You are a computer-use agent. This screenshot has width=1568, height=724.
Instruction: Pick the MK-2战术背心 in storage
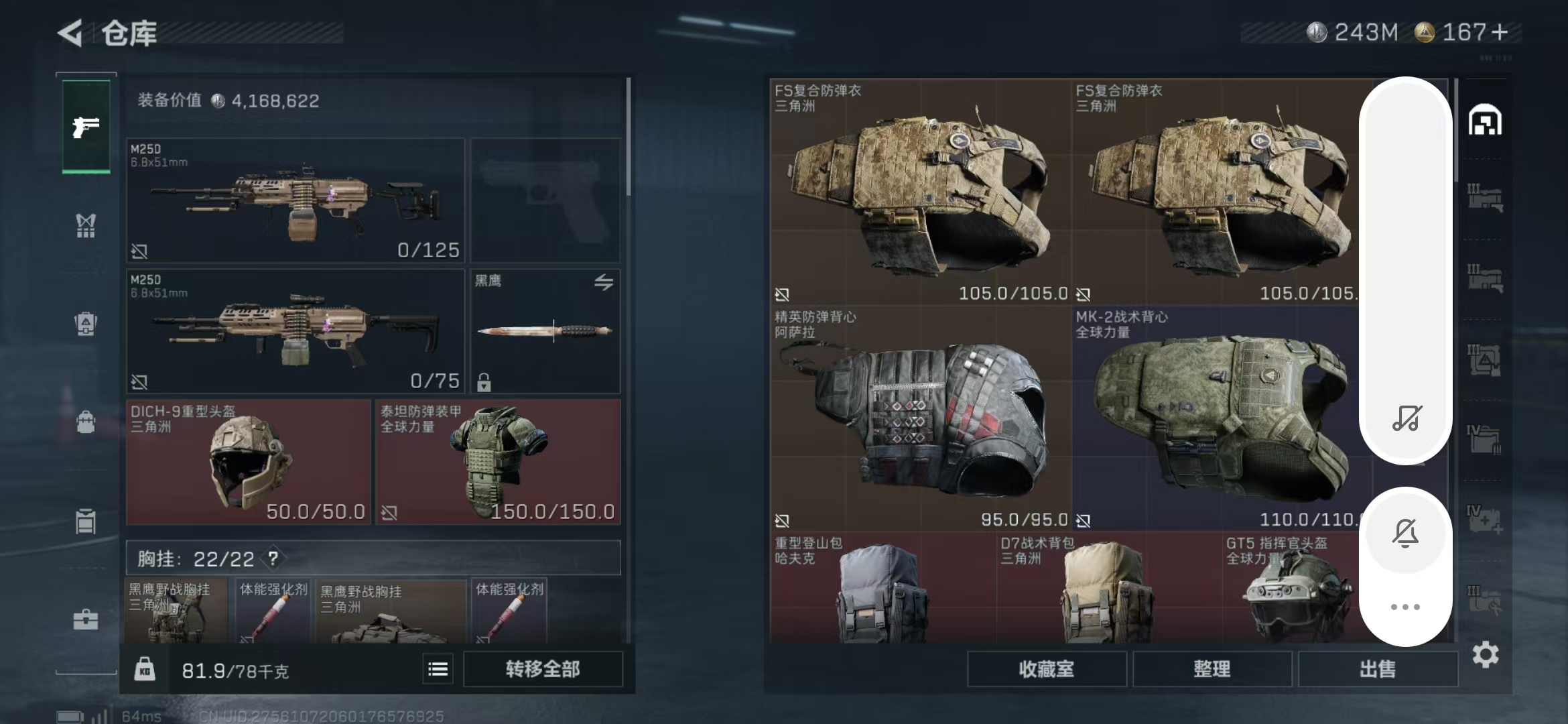1216,418
